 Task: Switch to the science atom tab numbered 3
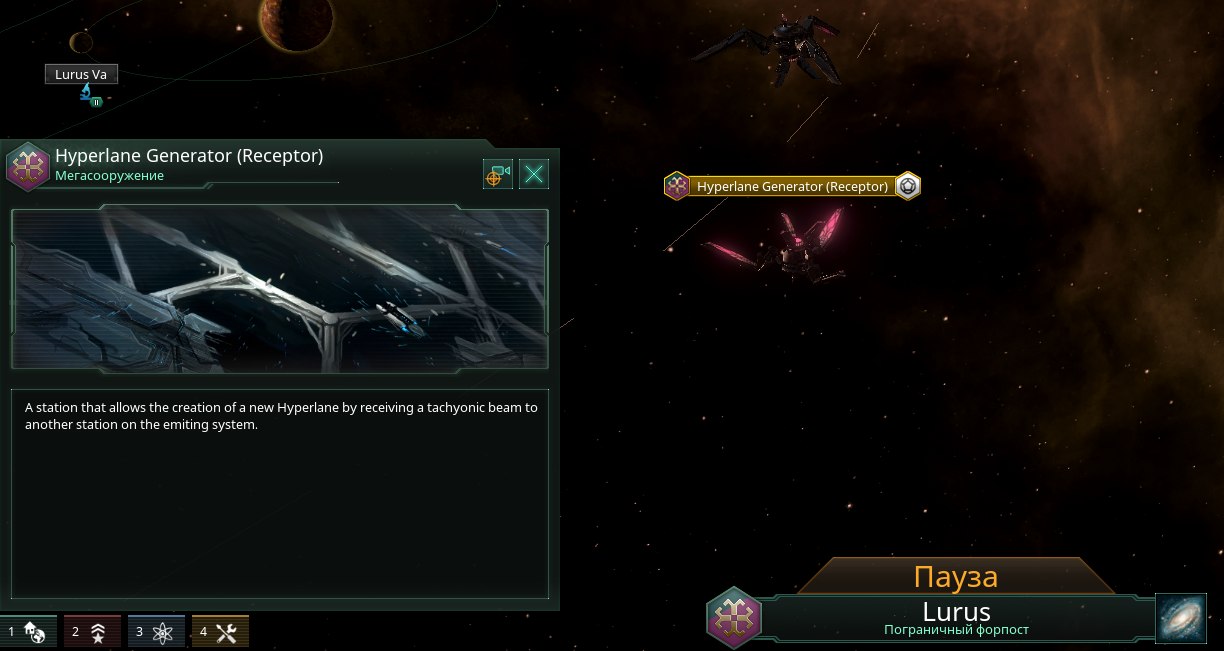(156, 632)
